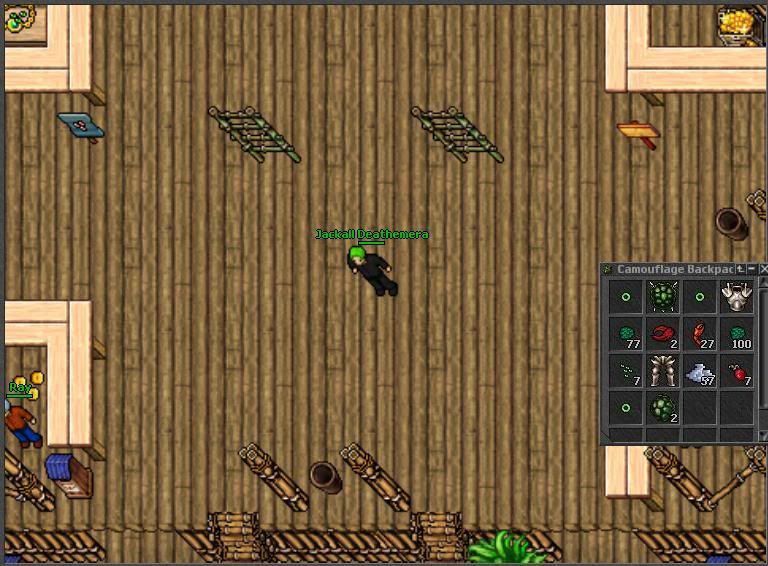Pick the green item stack of 77
The width and height of the screenshot is (768, 566).
pos(626,335)
